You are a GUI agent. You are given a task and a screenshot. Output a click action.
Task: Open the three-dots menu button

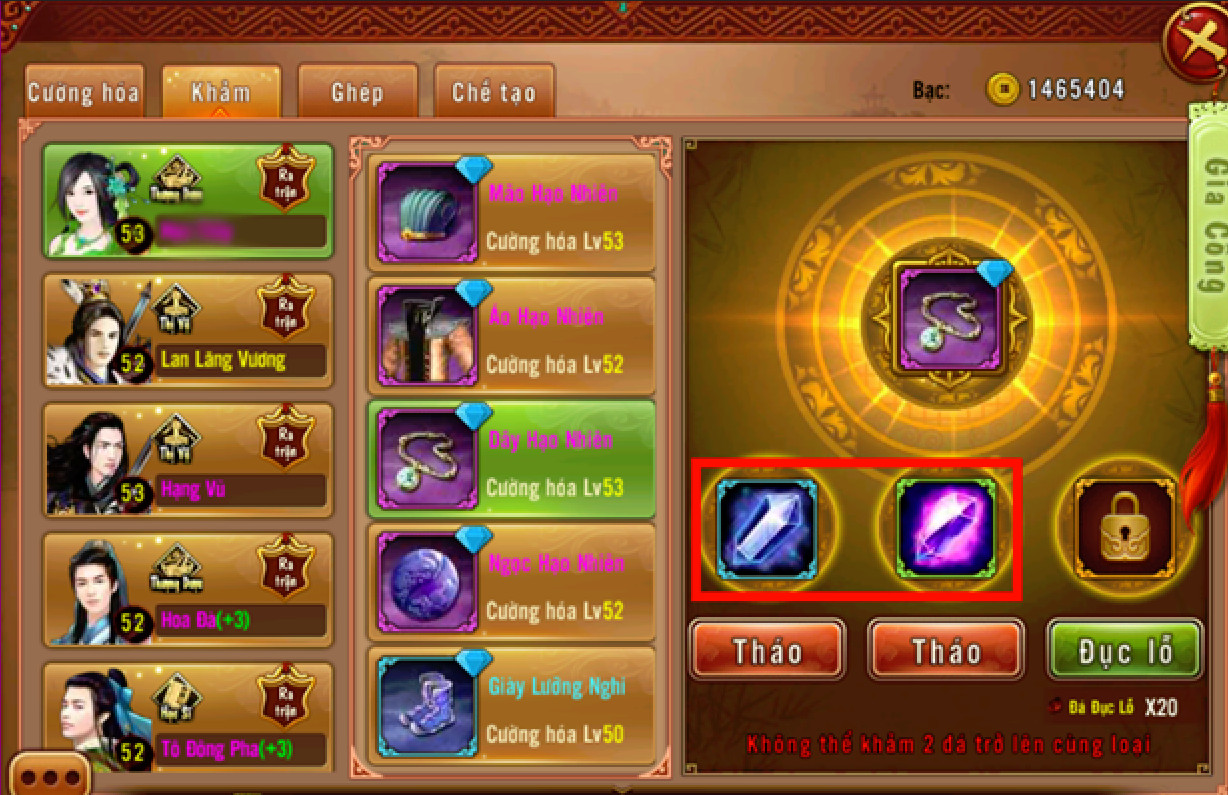[50, 776]
